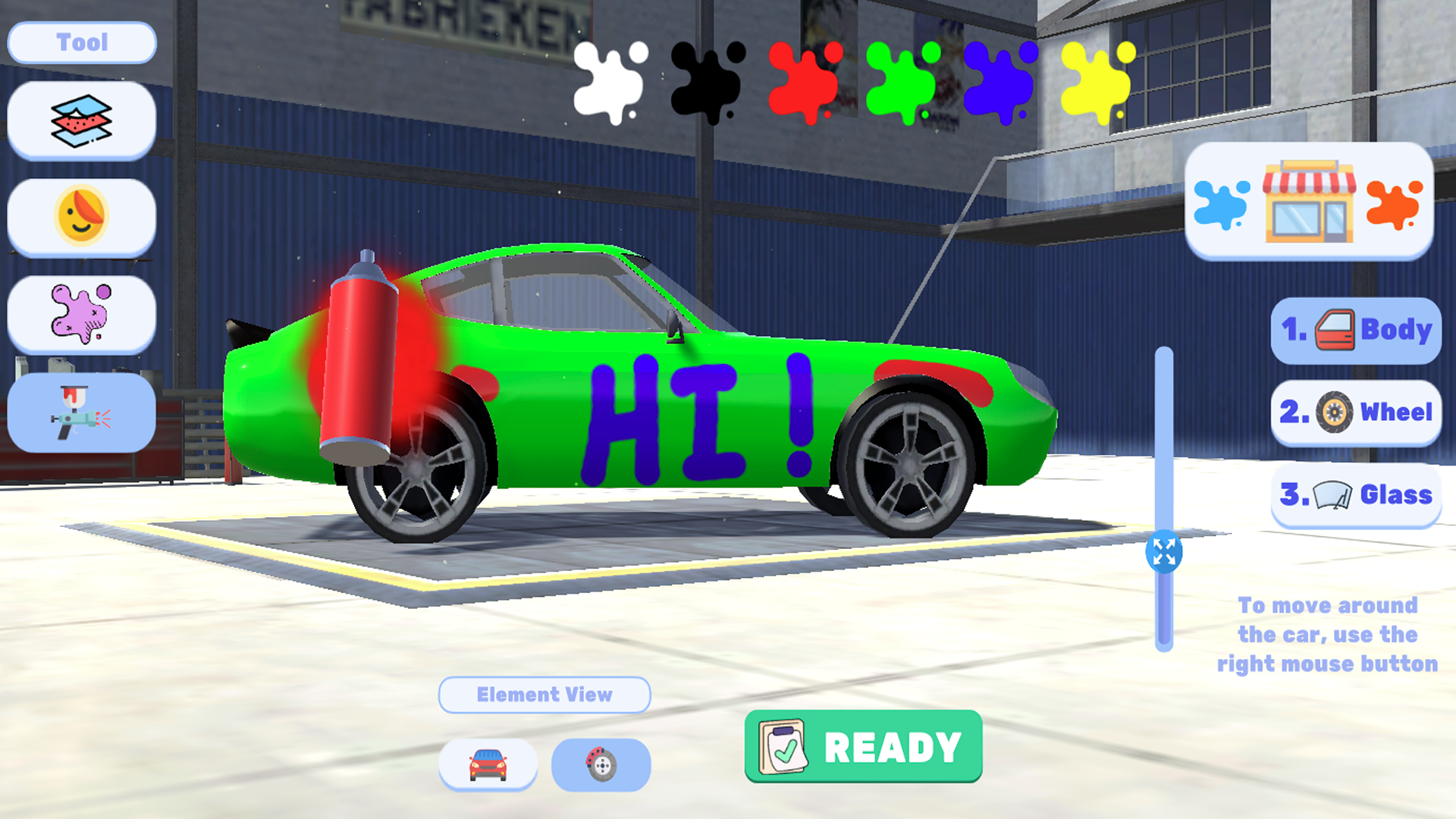Open the shop storefront menu

click(x=1311, y=205)
